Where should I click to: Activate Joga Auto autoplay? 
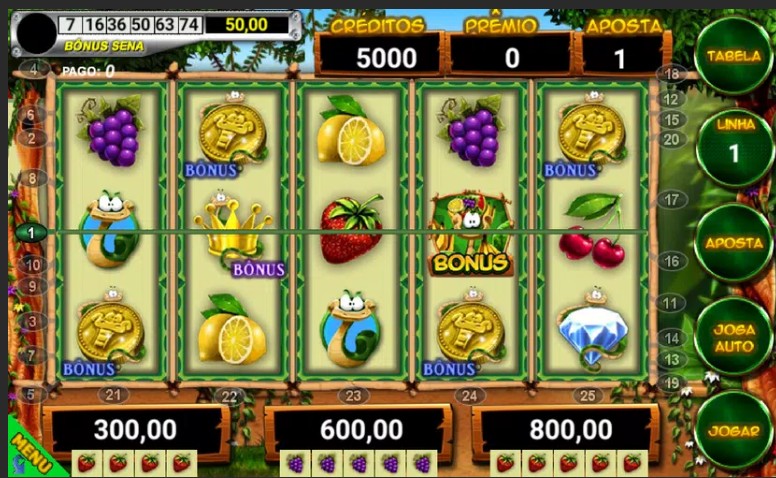point(733,336)
